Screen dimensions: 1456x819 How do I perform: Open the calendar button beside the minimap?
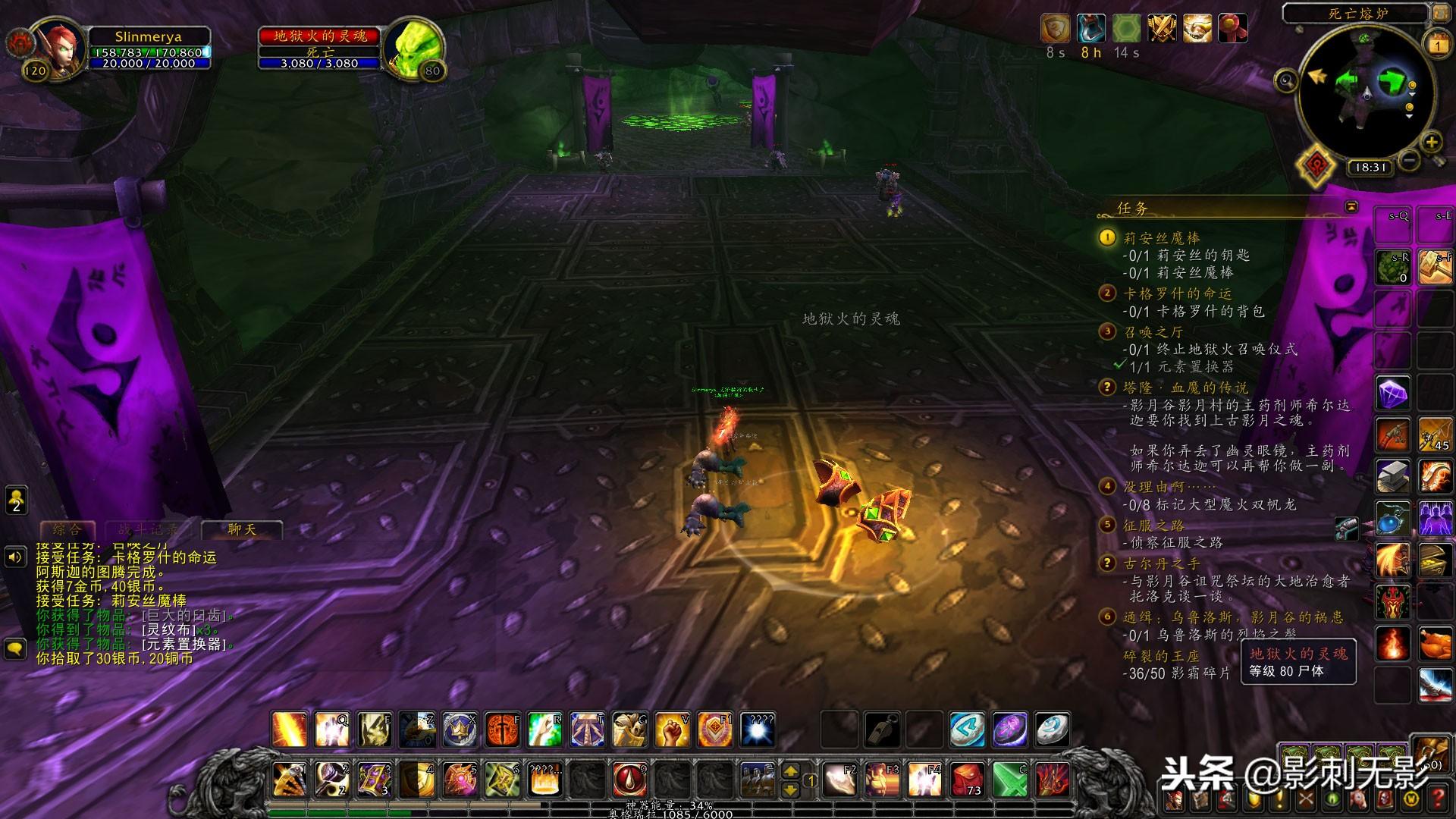(x=1438, y=44)
